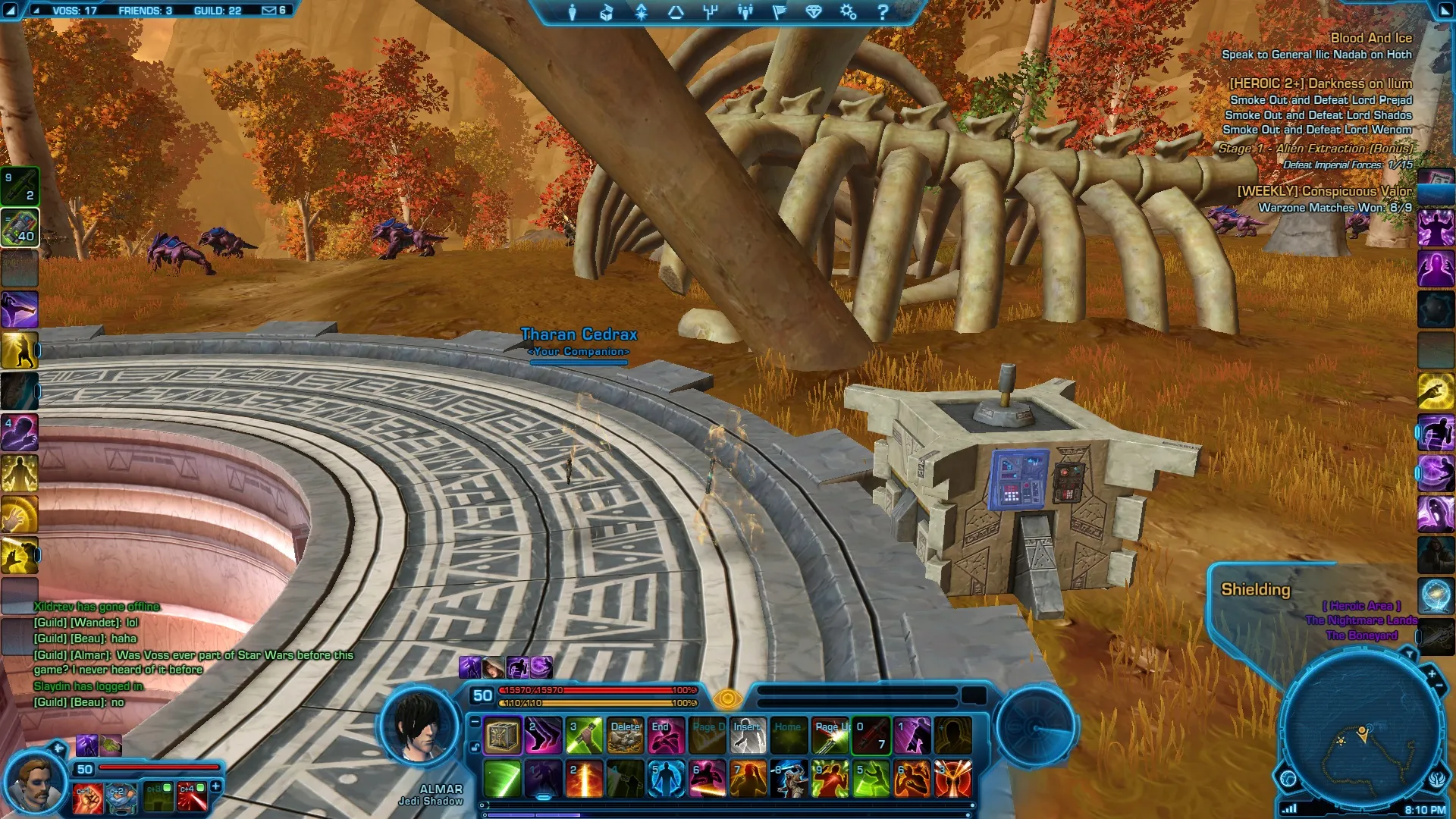Toggle the hotbar lock icon

(475, 747)
